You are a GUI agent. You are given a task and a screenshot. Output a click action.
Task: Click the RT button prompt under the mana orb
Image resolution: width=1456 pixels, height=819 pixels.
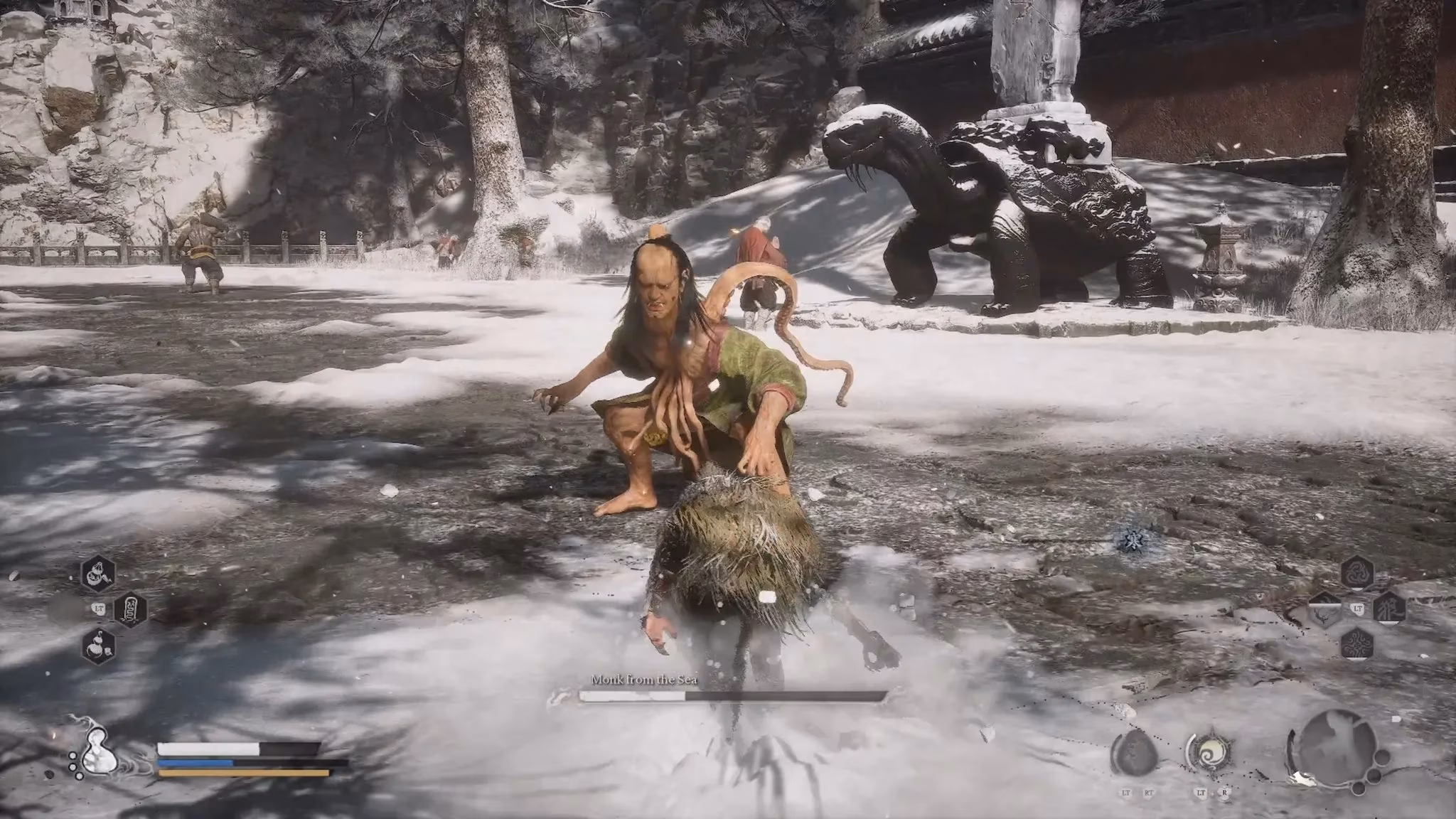point(1149,793)
